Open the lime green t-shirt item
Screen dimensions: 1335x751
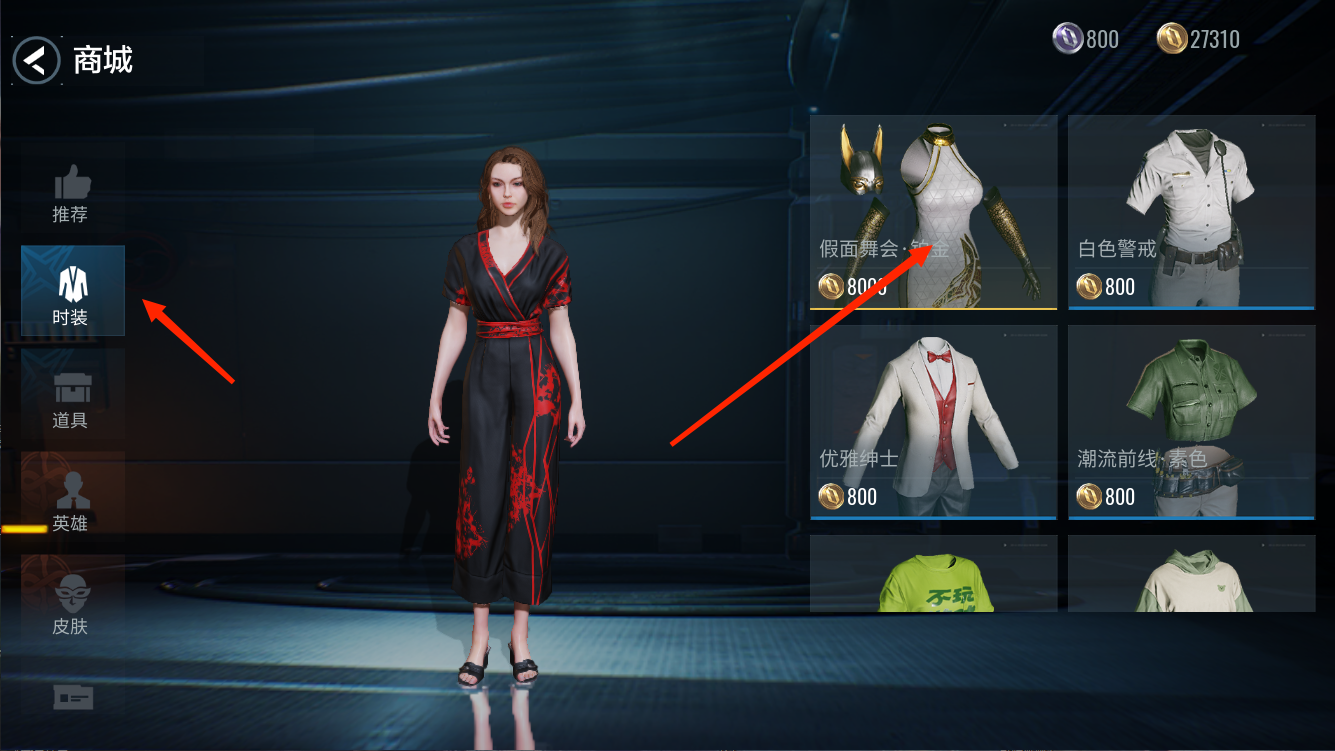933,574
